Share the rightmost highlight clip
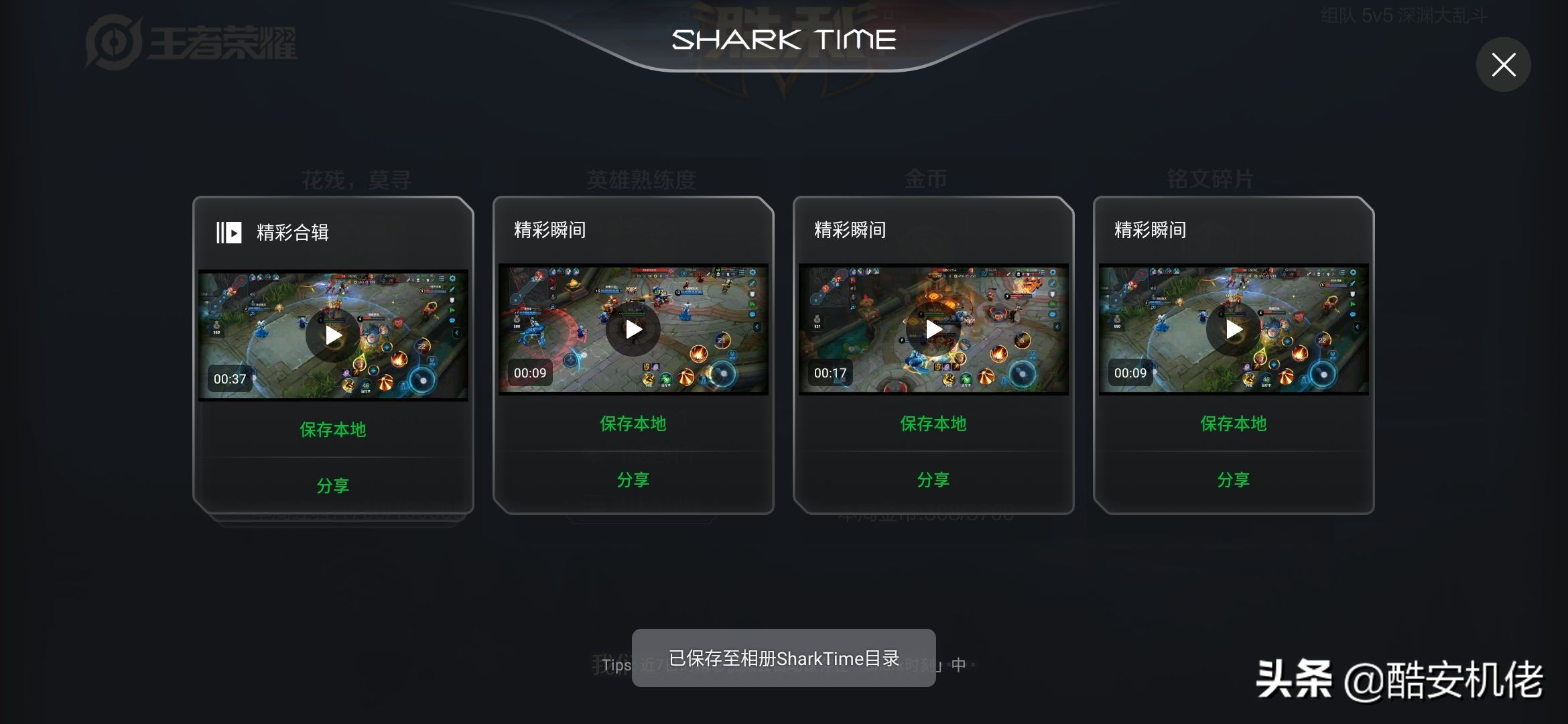Viewport: 1568px width, 724px height. (x=1232, y=478)
